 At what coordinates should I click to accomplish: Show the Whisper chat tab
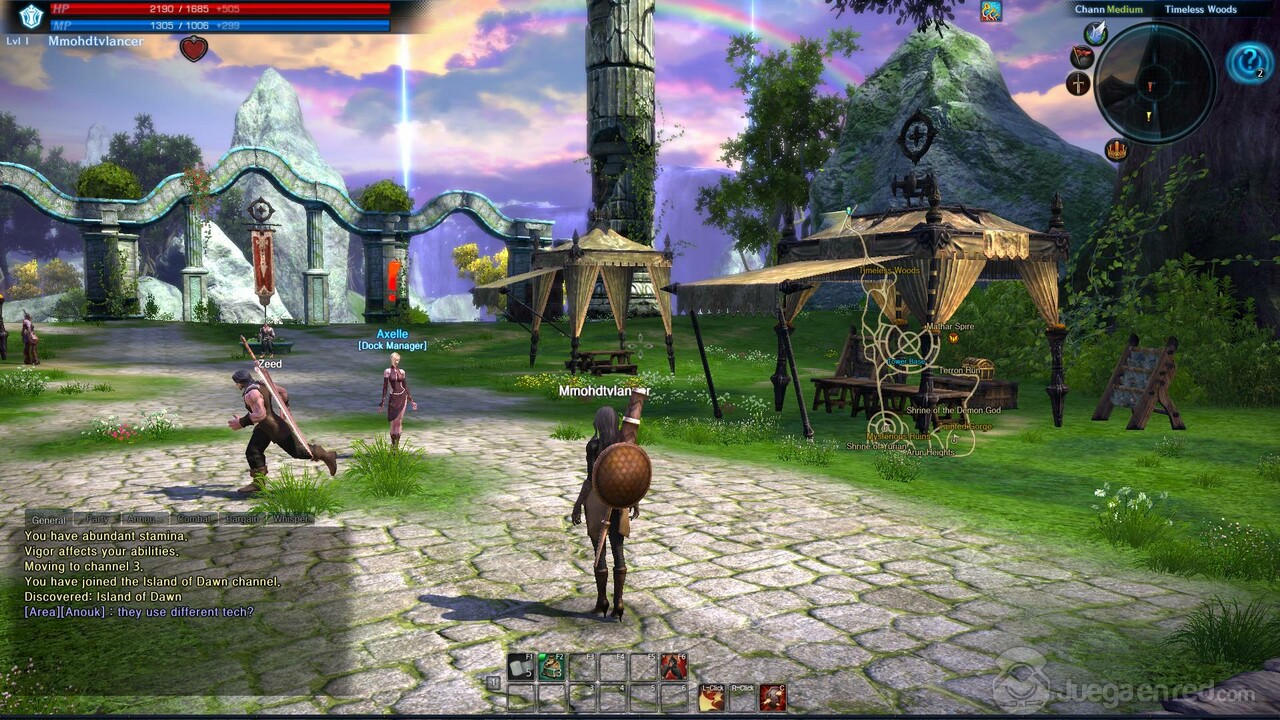(290, 519)
